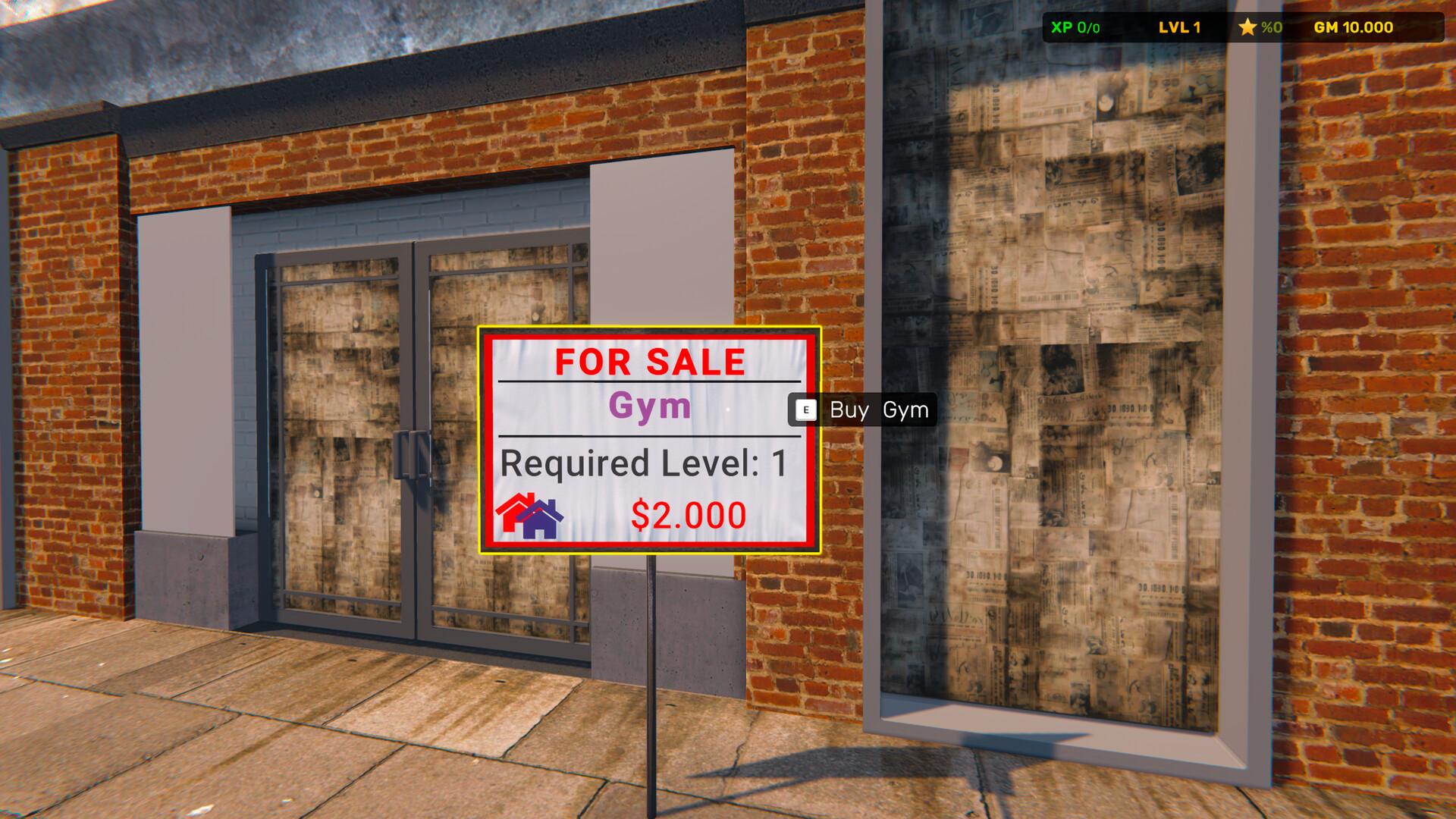This screenshot has width=1456, height=819.
Task: Click the star rating icon in the HUD
Action: [1247, 27]
